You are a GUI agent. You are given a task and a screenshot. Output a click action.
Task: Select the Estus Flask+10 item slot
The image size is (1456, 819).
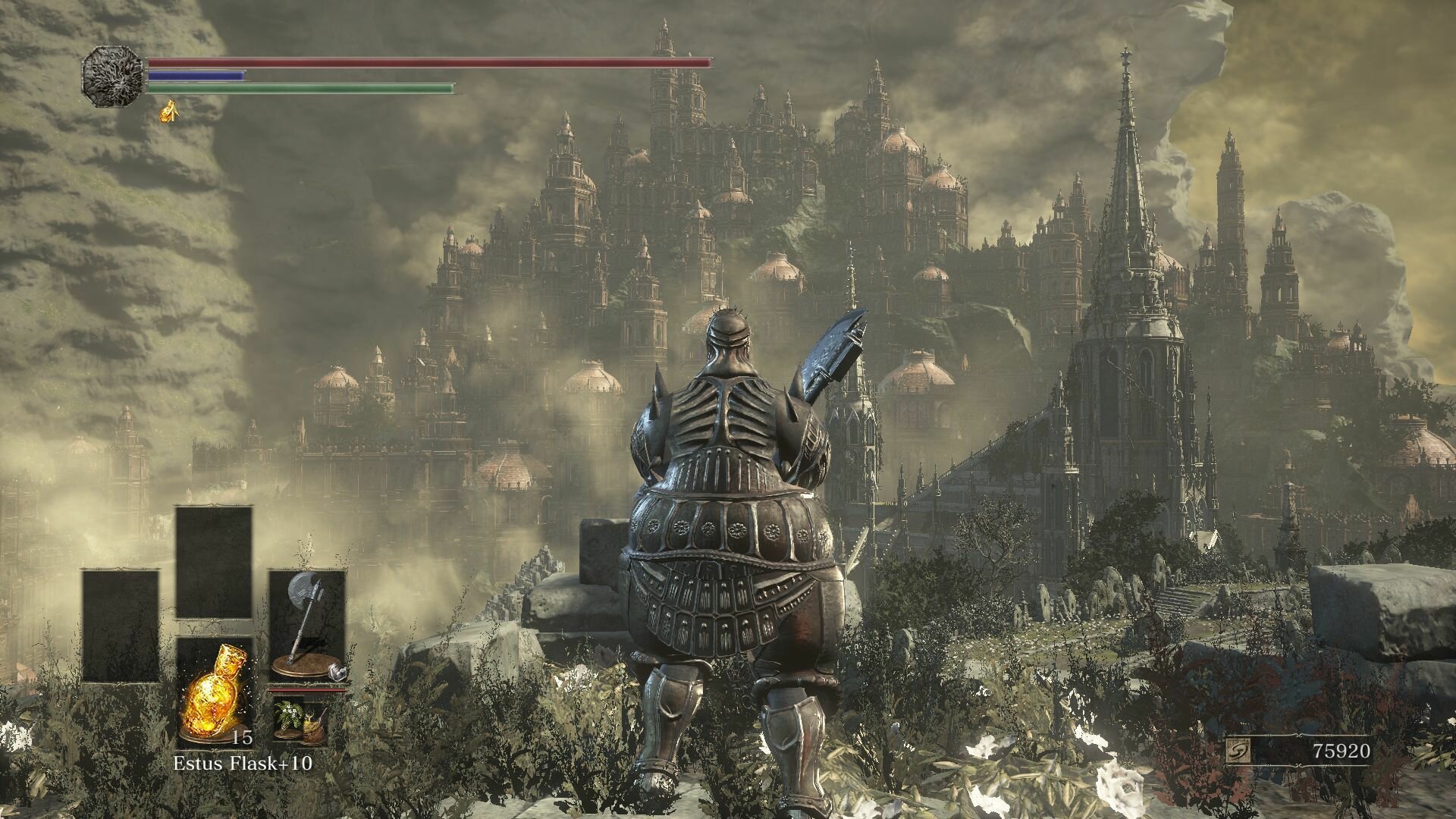[214, 690]
